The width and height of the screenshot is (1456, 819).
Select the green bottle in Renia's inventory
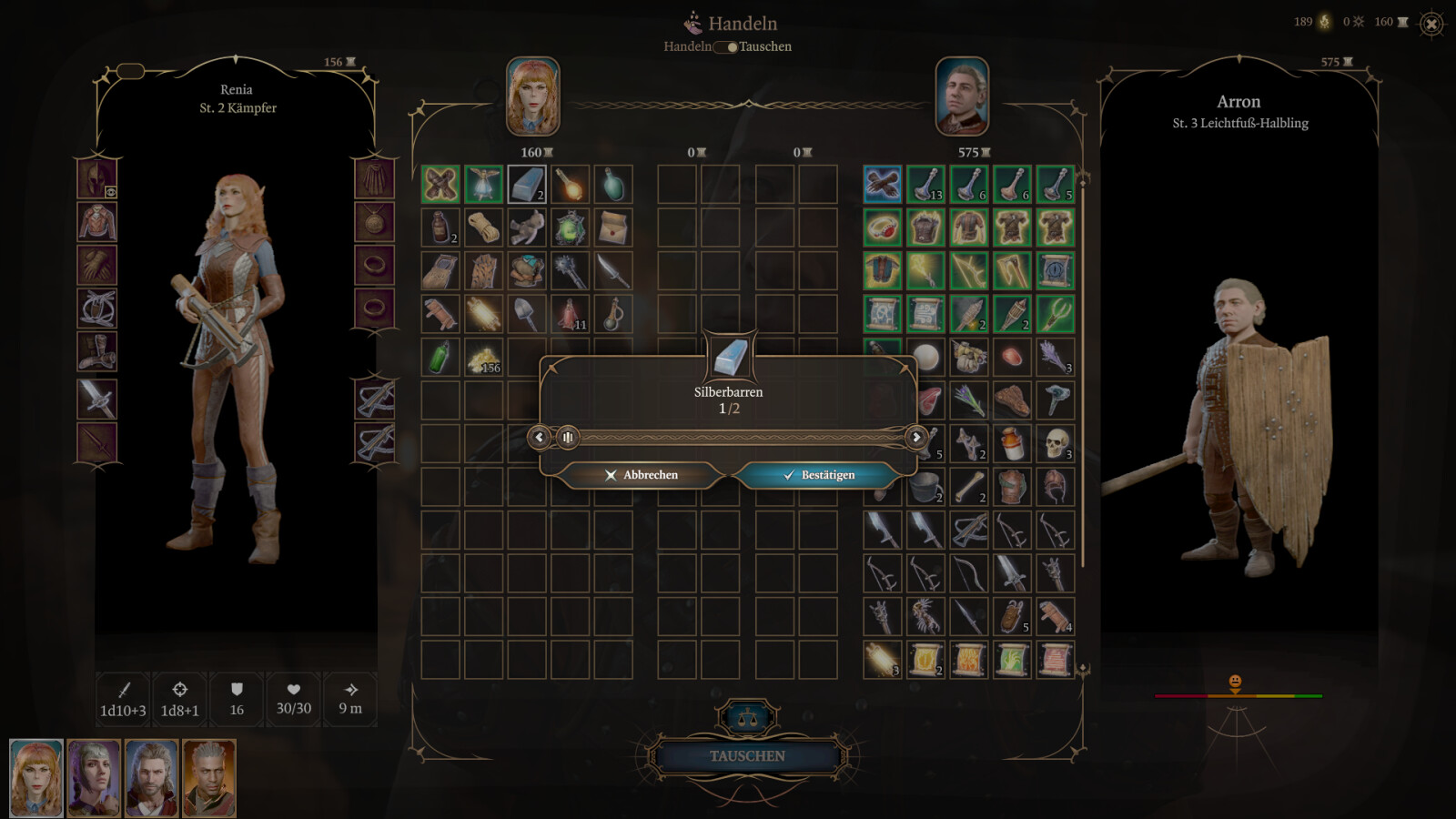tap(440, 358)
